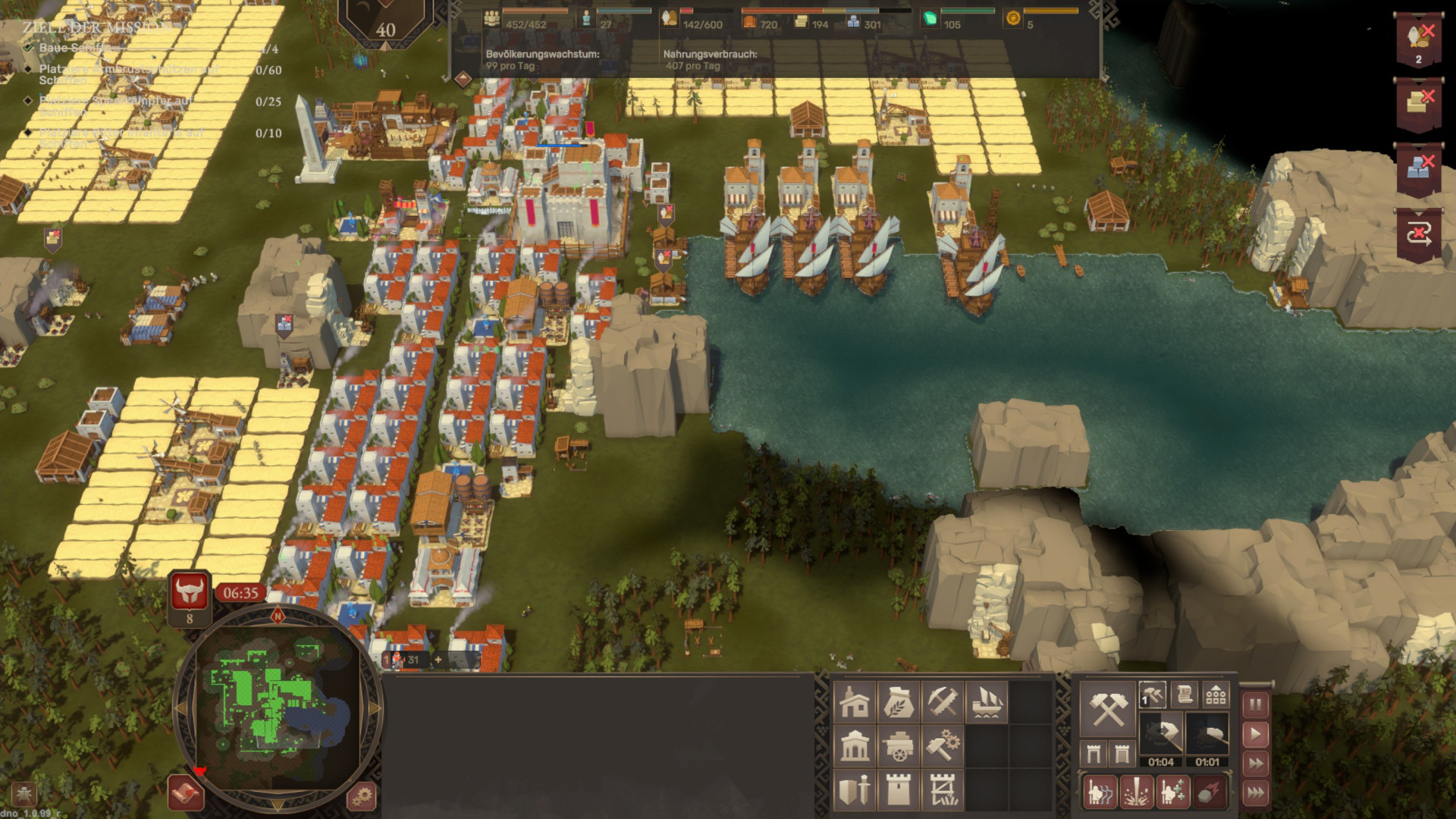Pause the game
1456x819 pixels.
click(1256, 705)
